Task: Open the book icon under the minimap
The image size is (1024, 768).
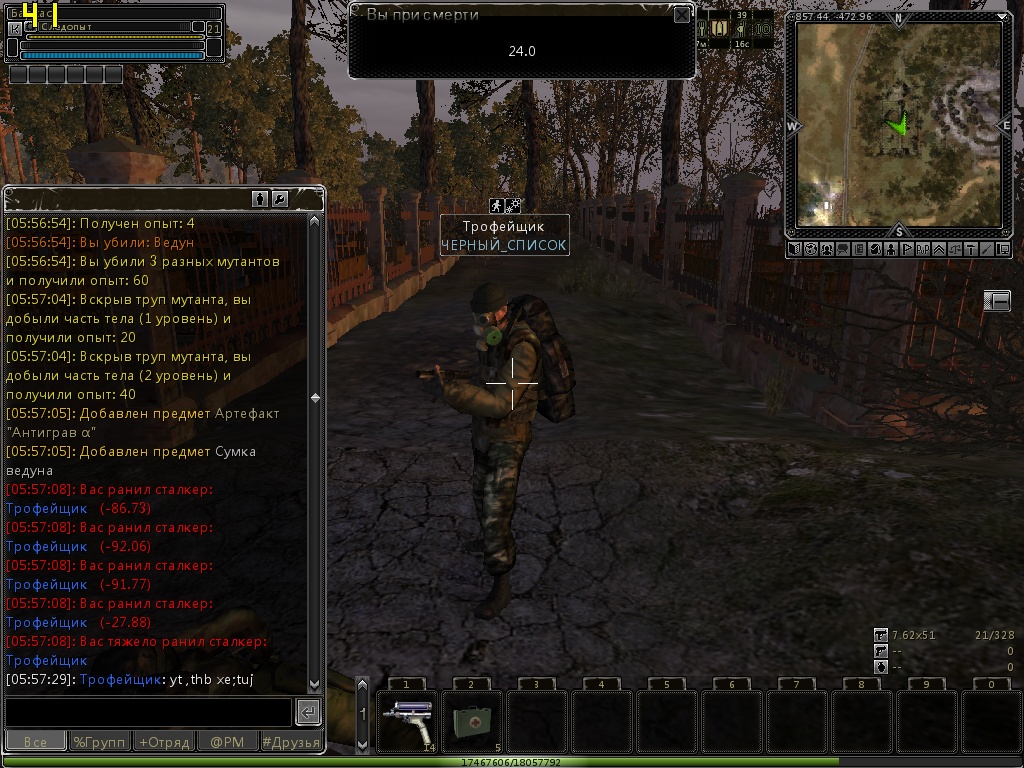Action: pyautogui.click(x=794, y=249)
